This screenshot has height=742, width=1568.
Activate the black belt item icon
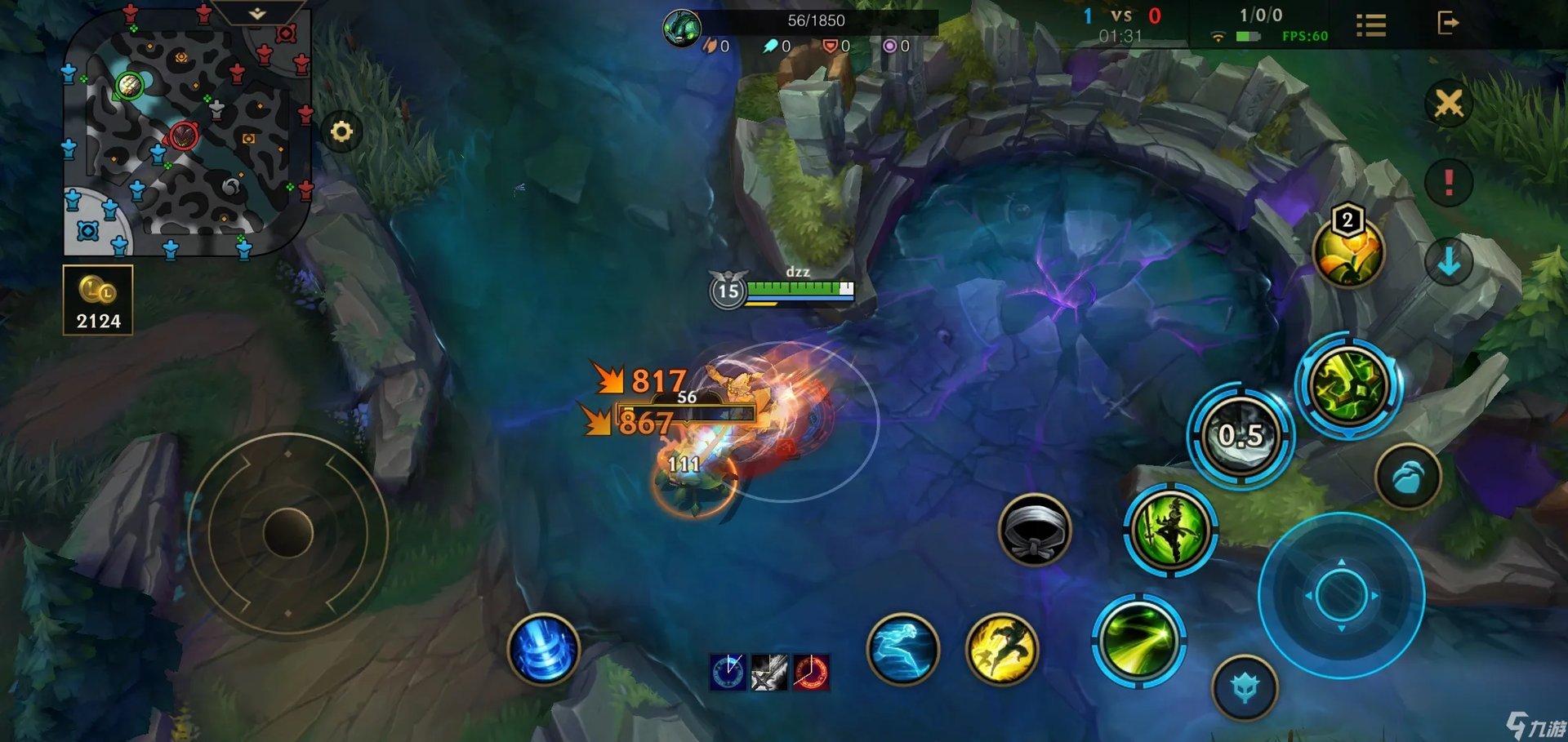pos(1035,530)
